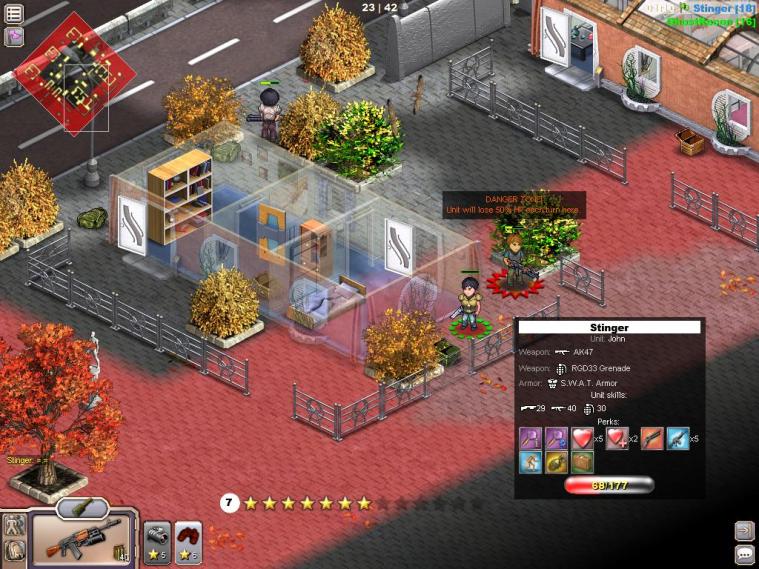Select the AK47 weapon slot
759x569 pixels.
pyautogui.click(x=81, y=542)
